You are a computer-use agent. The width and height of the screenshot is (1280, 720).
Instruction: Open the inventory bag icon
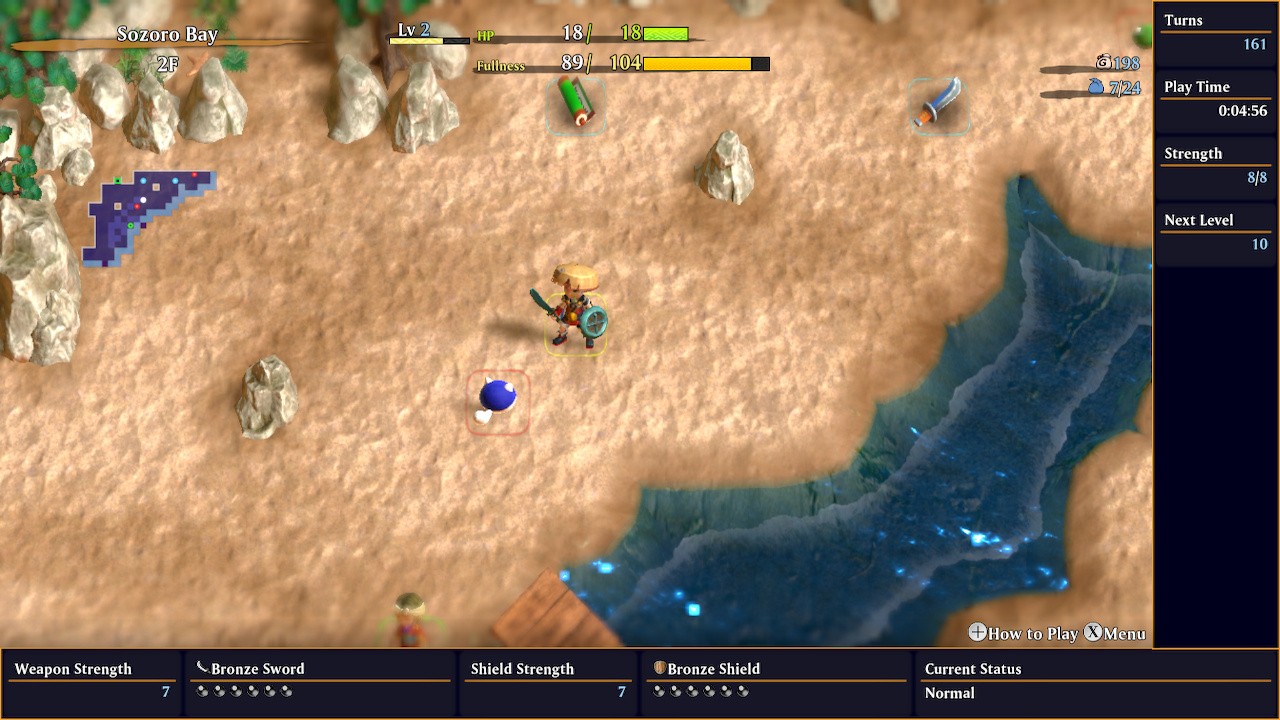click(1096, 88)
